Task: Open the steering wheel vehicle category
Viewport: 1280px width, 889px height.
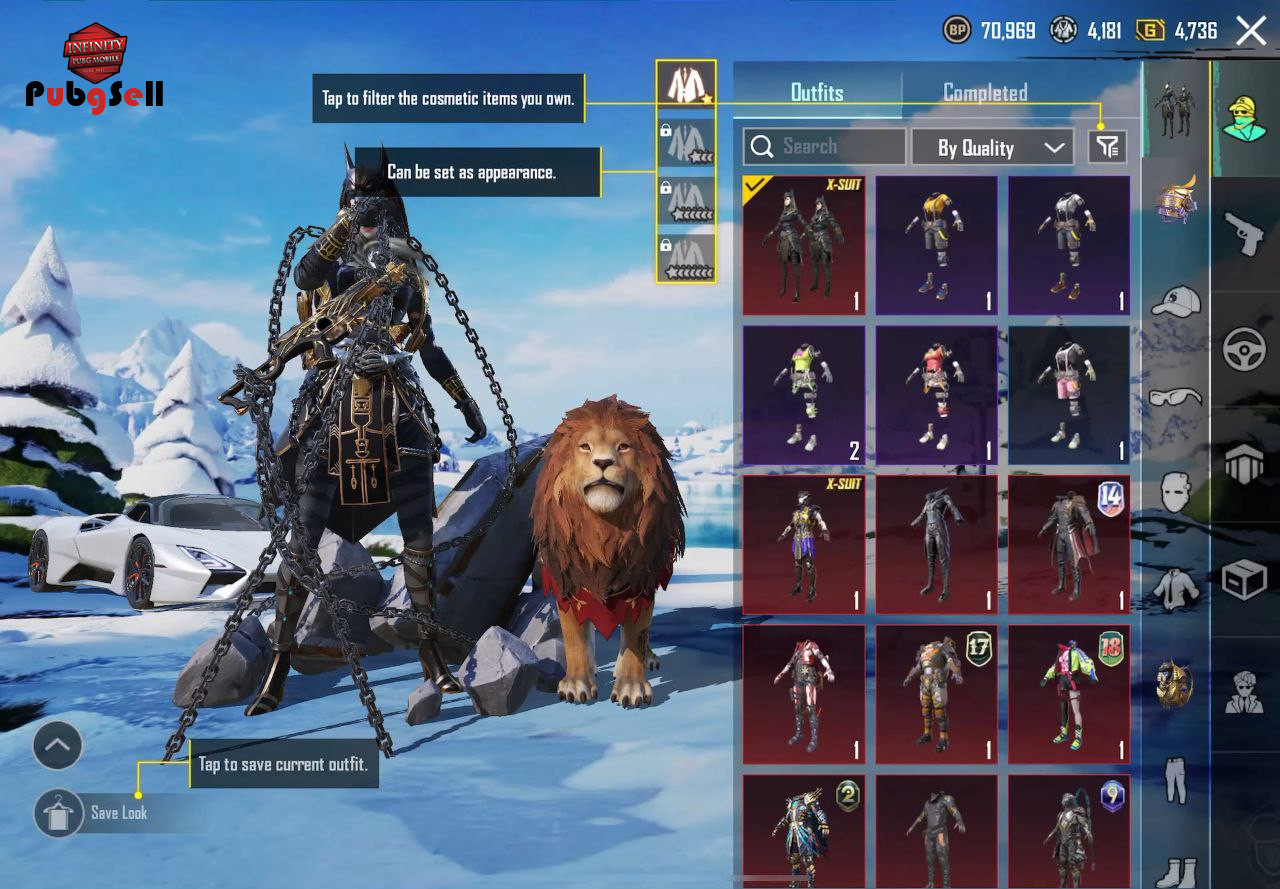Action: (x=1245, y=349)
